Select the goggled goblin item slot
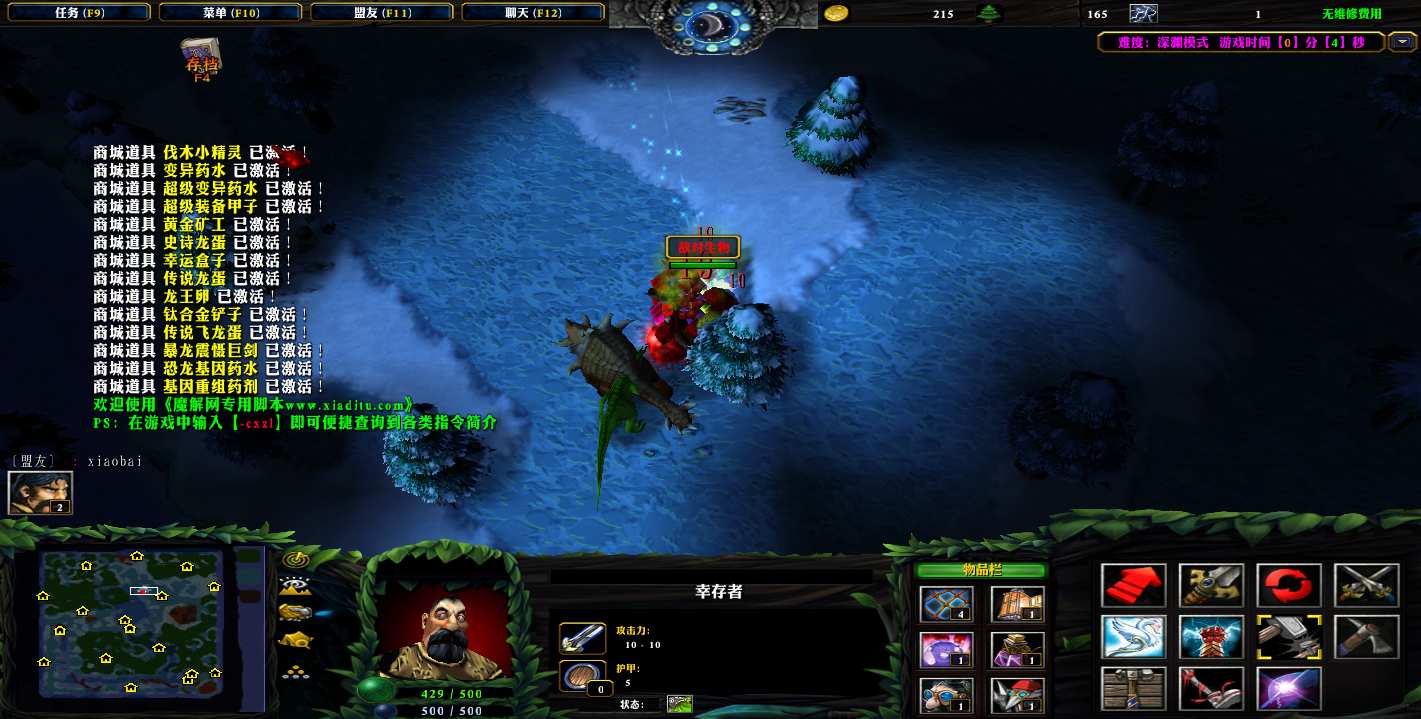1421x719 pixels. pyautogui.click(x=945, y=694)
